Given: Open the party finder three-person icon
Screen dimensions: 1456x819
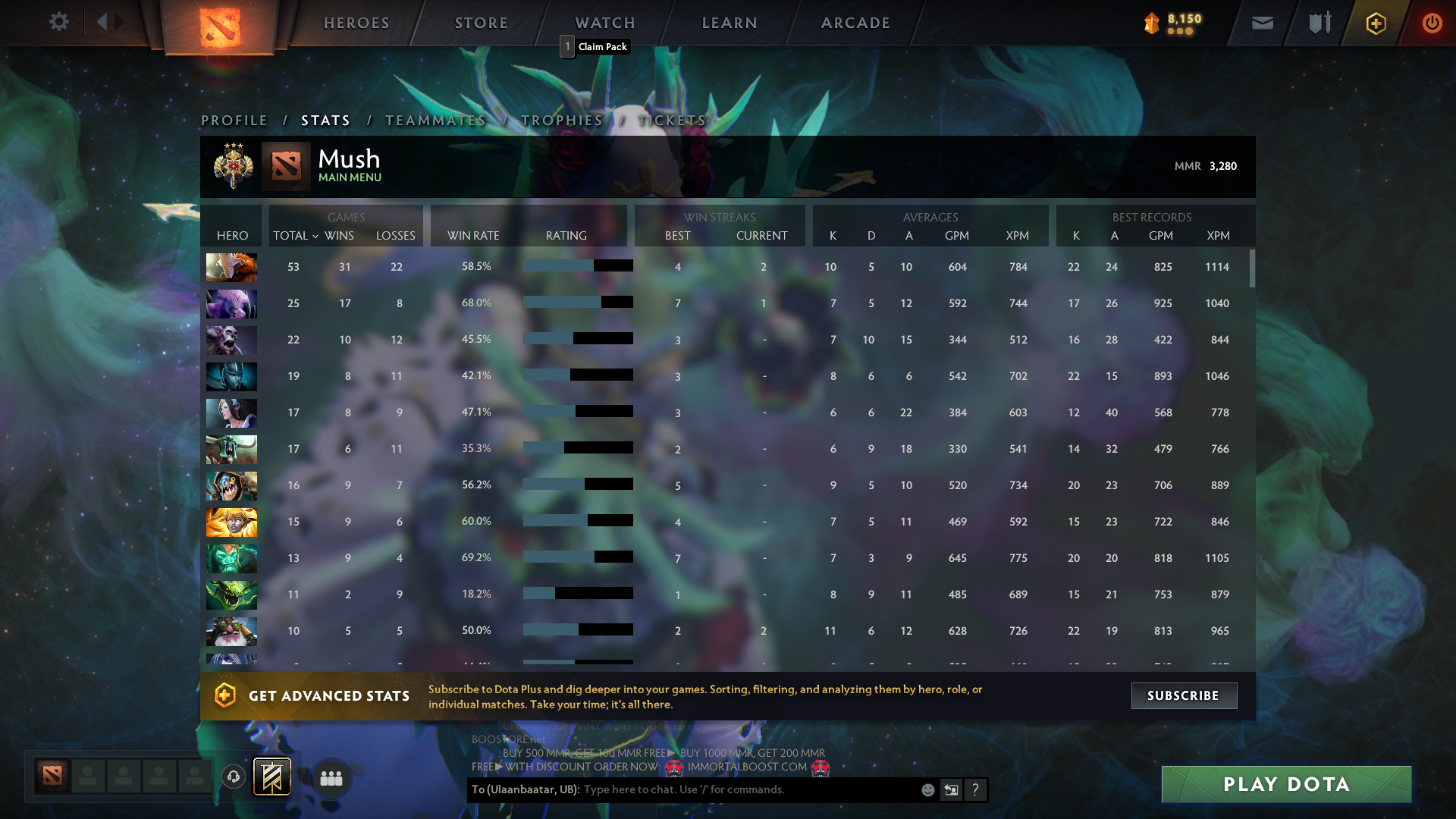Looking at the screenshot, I should click(331, 777).
